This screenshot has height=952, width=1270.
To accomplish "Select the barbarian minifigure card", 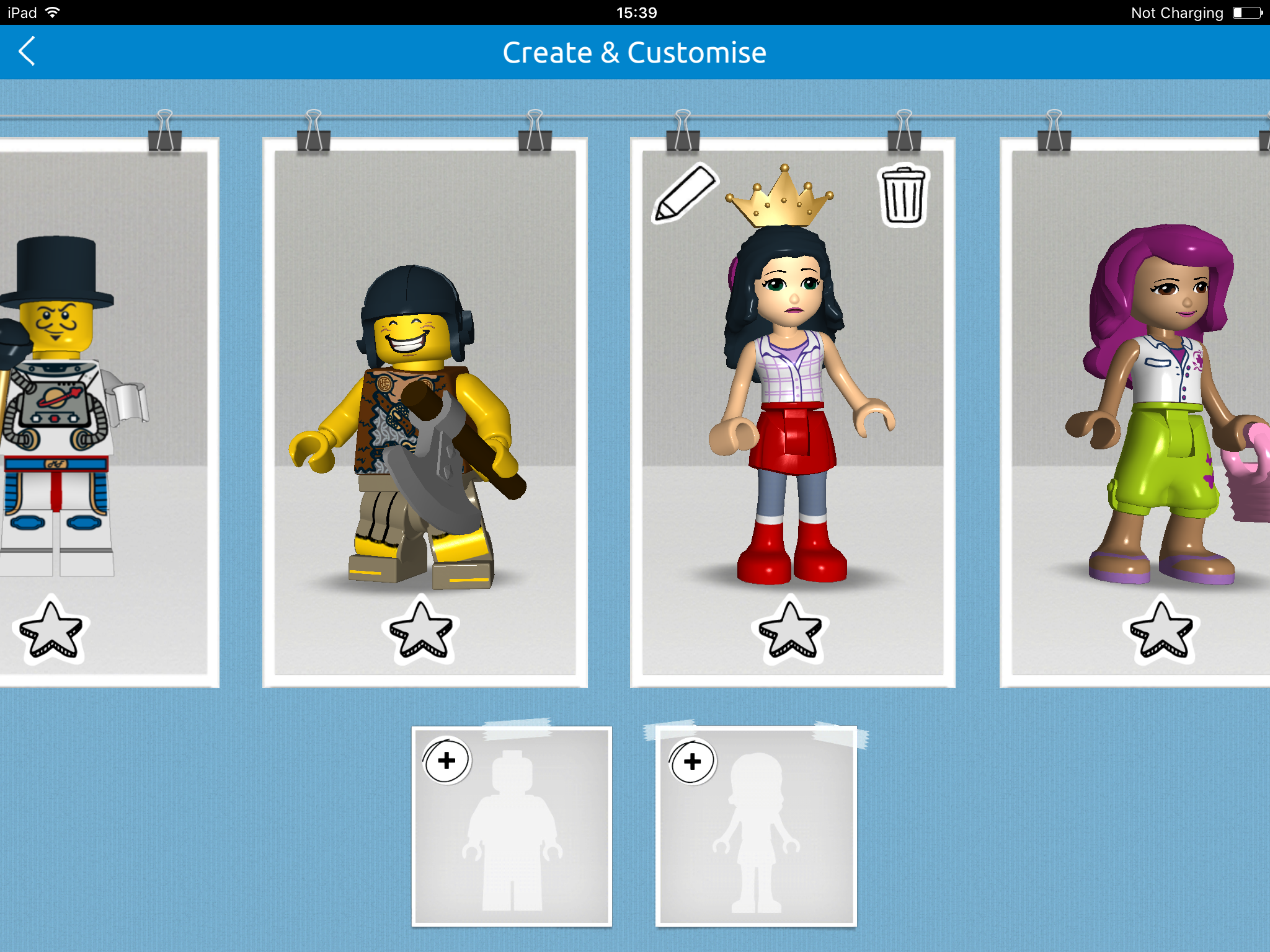I will point(425,421).
